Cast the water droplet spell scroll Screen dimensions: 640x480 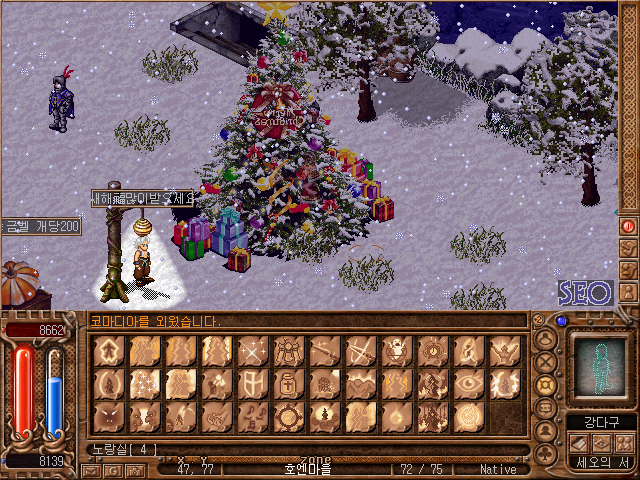396,415
